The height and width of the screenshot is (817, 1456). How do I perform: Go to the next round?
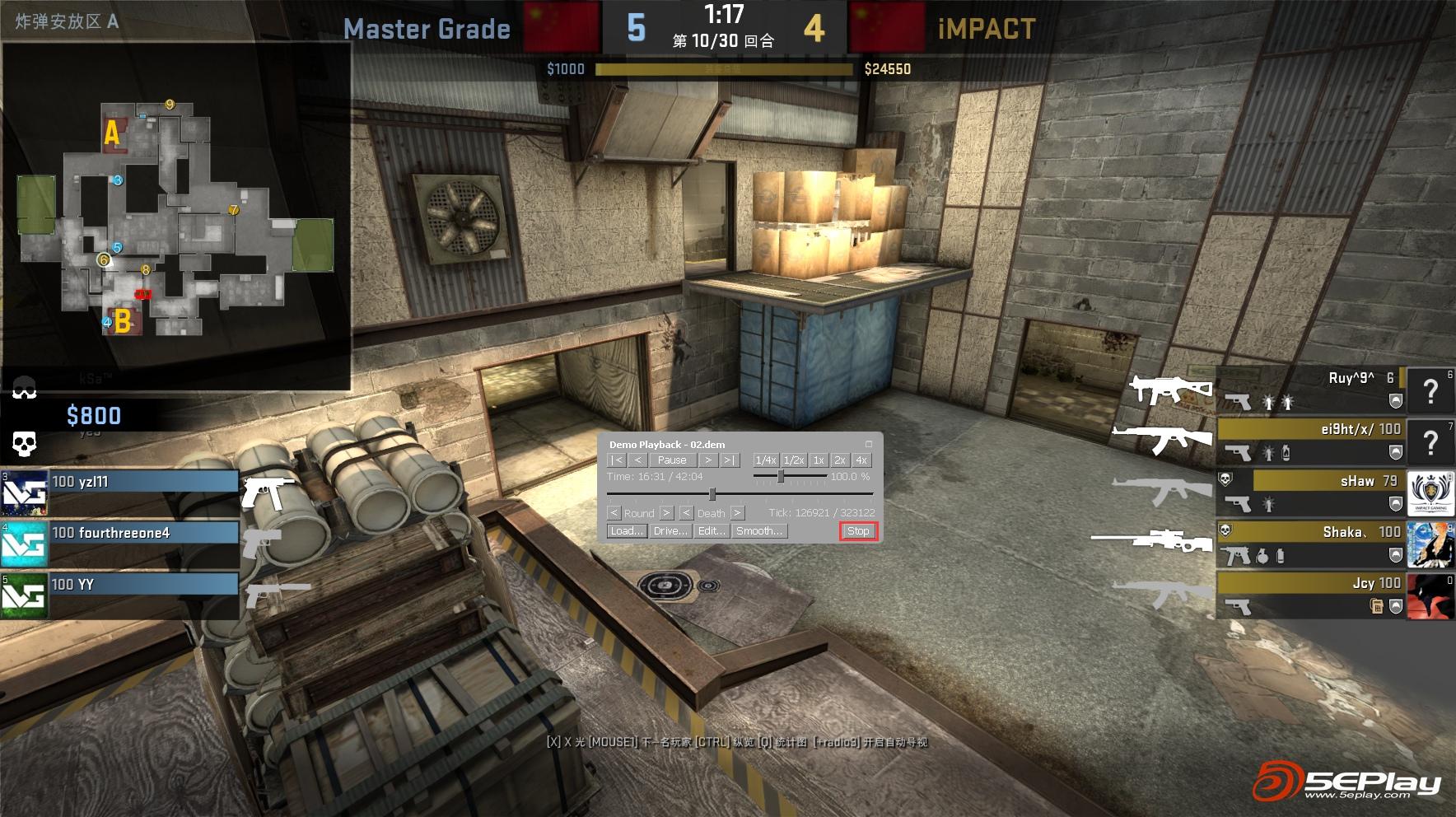click(x=667, y=513)
